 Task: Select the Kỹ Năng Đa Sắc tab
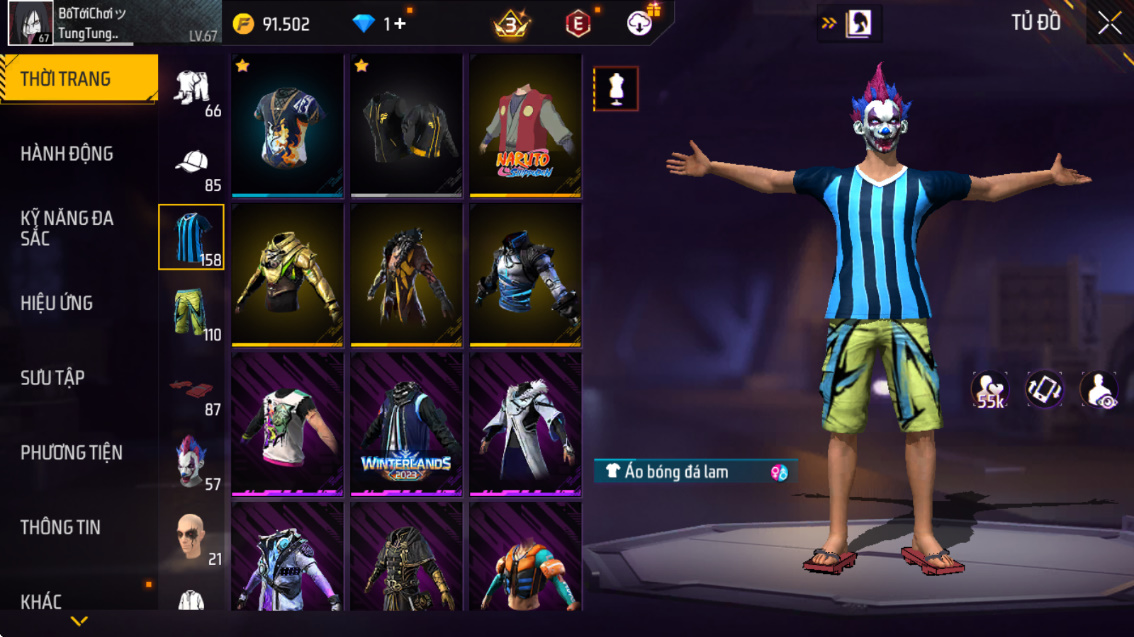point(67,228)
